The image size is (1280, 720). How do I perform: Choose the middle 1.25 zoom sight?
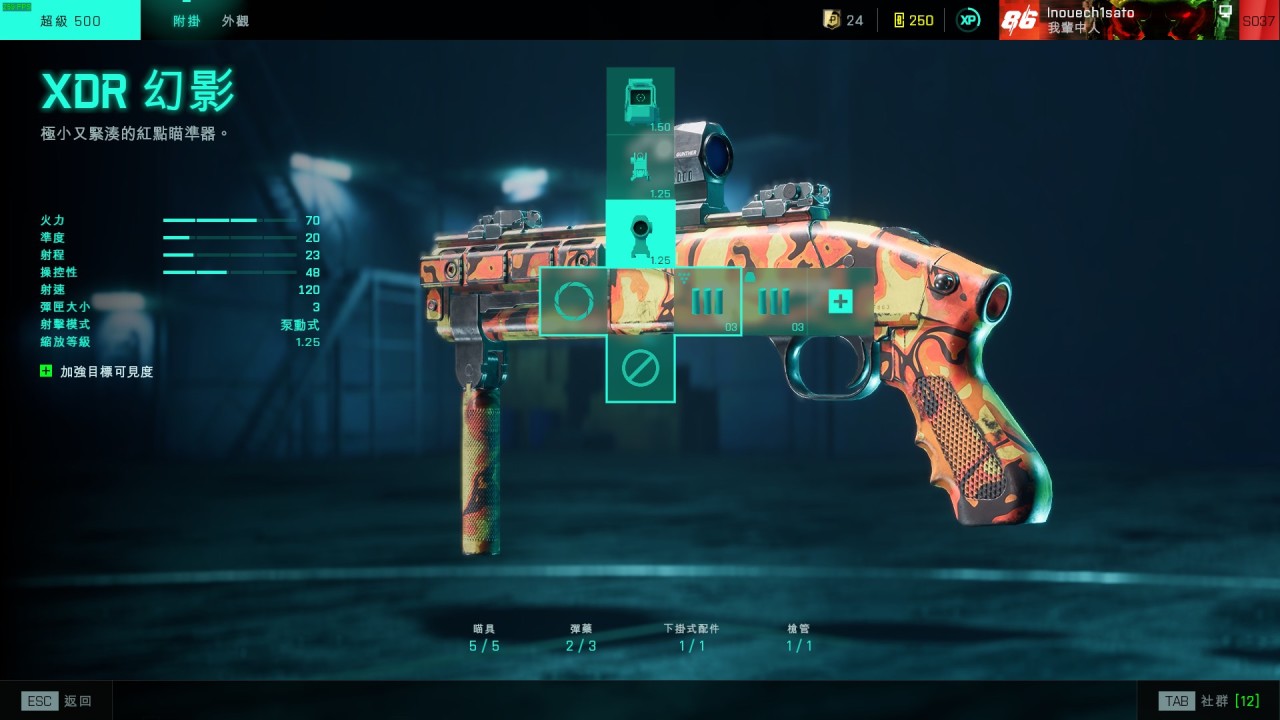click(x=640, y=167)
